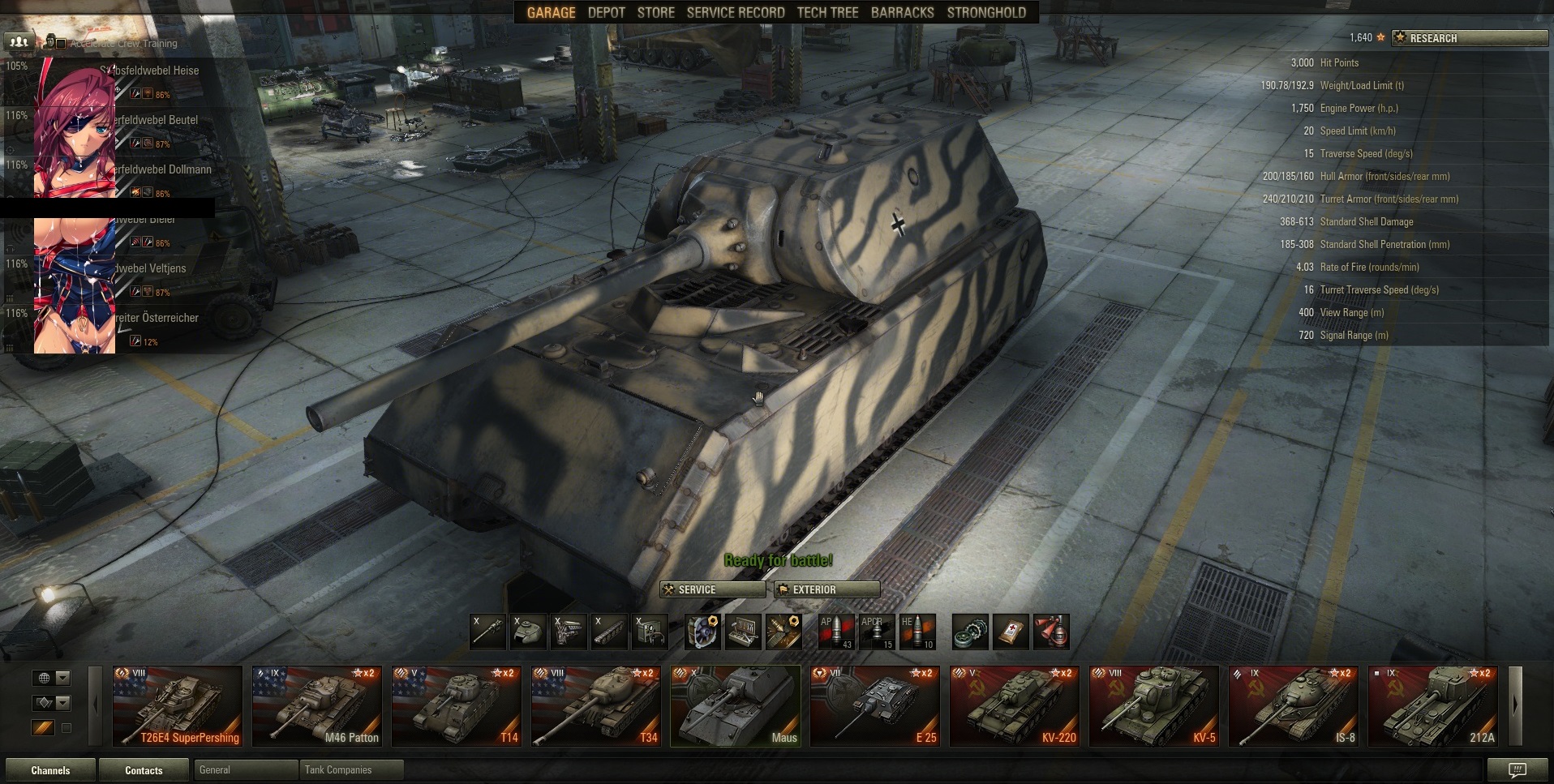
Task: Open the Exterior customization button
Action: [x=826, y=589]
